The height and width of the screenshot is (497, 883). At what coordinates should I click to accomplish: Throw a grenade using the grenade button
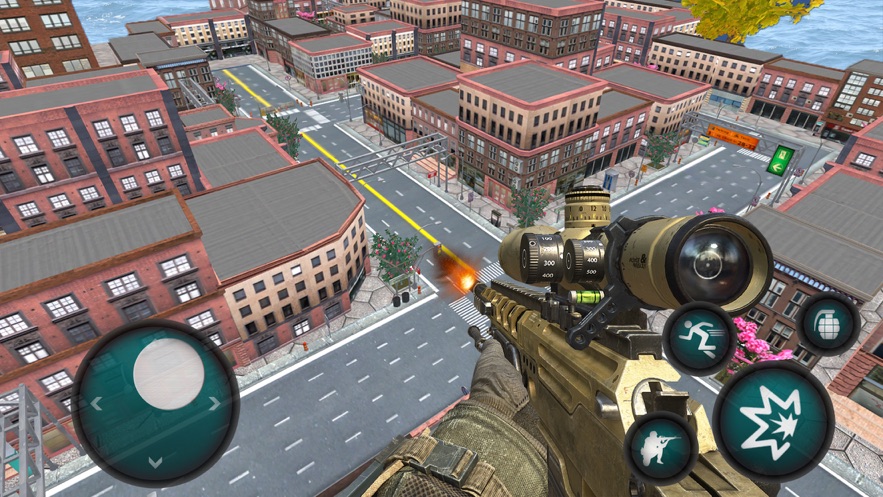pos(829,324)
